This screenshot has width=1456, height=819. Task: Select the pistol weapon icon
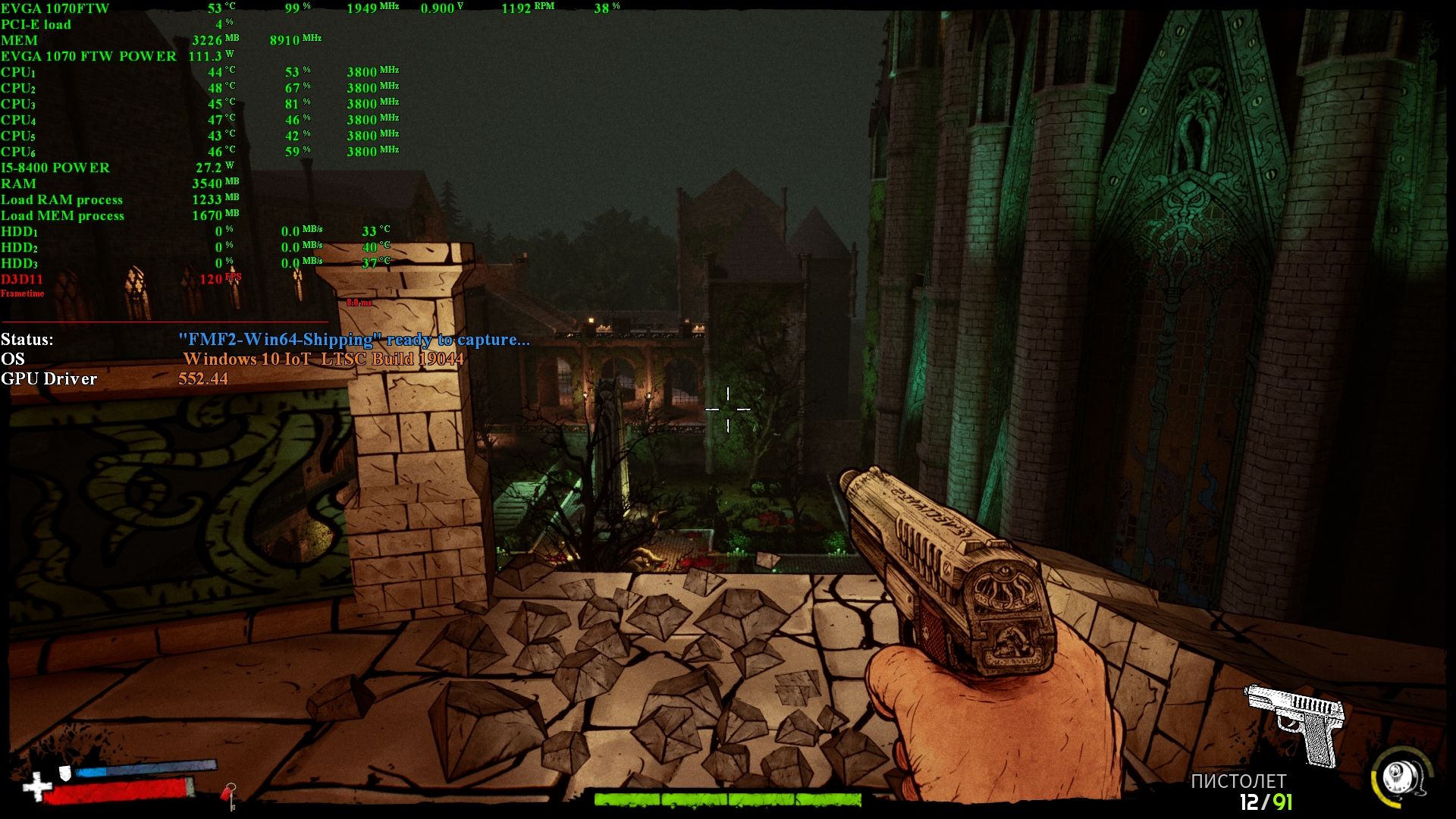[1295, 724]
